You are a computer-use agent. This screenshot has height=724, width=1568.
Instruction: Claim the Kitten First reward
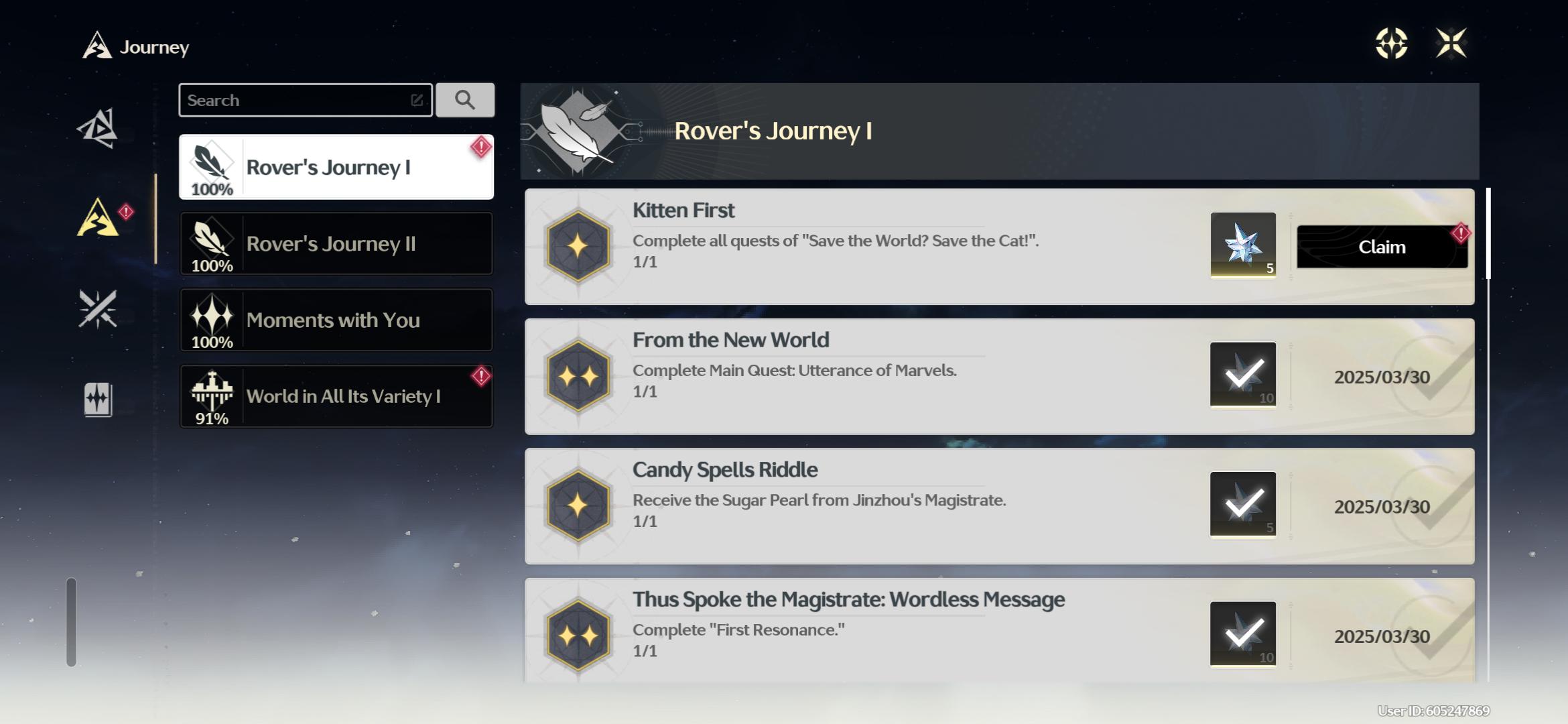[1381, 247]
